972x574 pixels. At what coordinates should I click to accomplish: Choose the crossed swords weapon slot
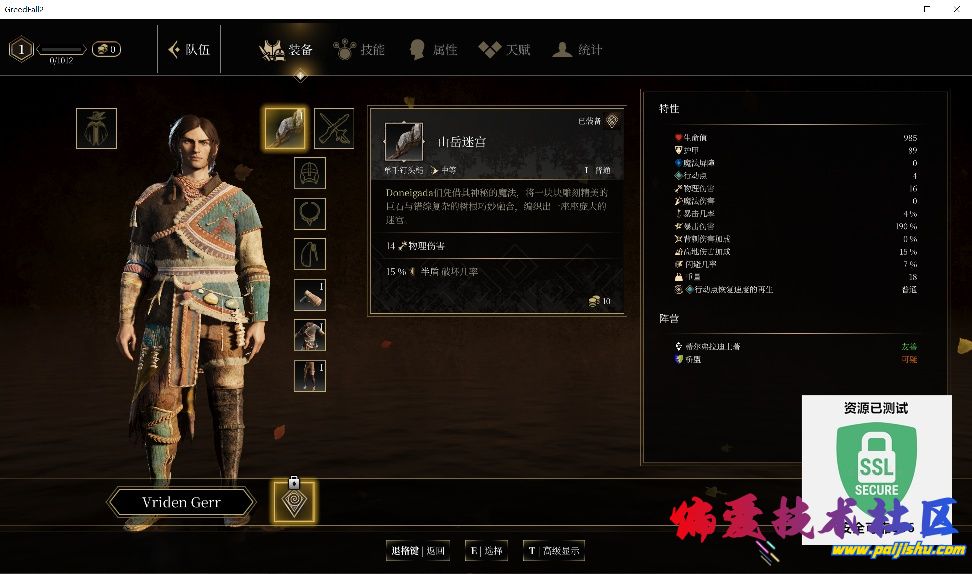pos(335,128)
